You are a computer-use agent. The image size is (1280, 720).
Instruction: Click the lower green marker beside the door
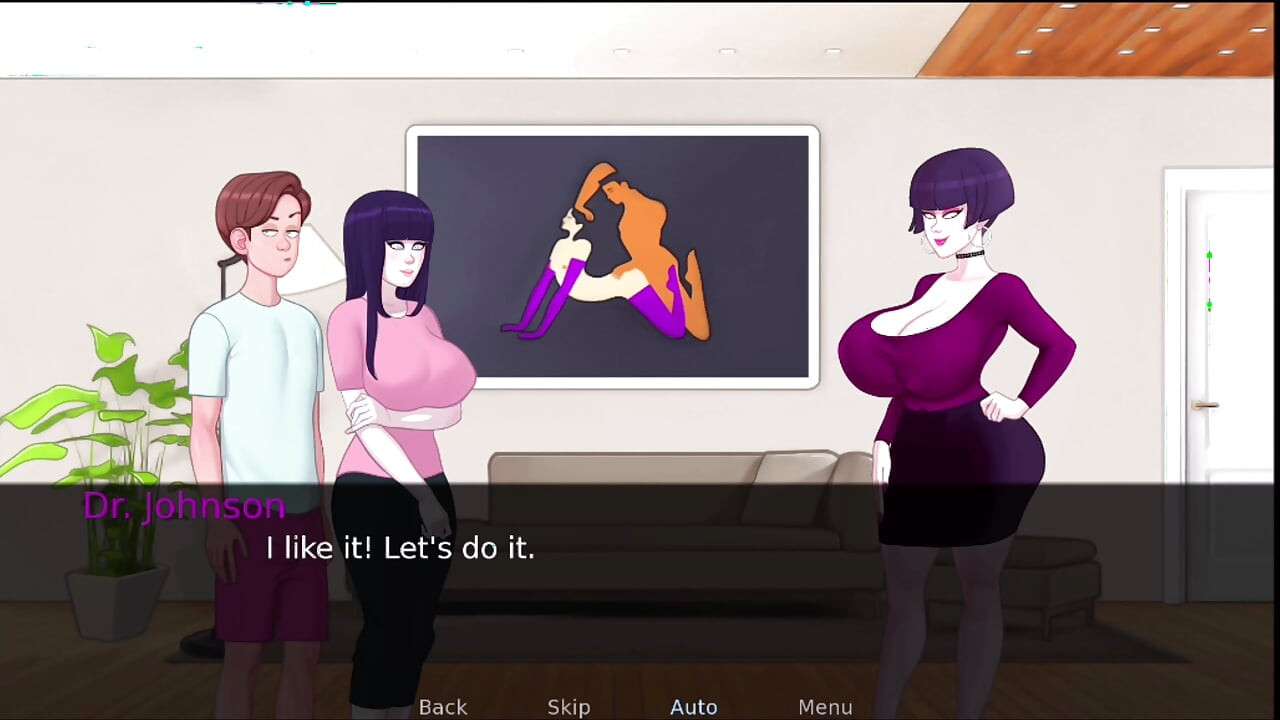[x=1209, y=305]
